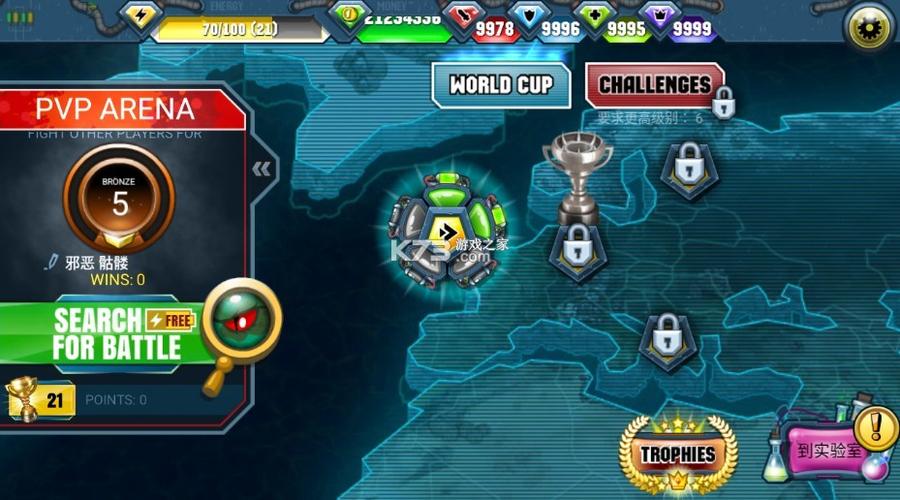Image resolution: width=900 pixels, height=500 pixels.
Task: Open the locked Challenges button
Action: (655, 85)
